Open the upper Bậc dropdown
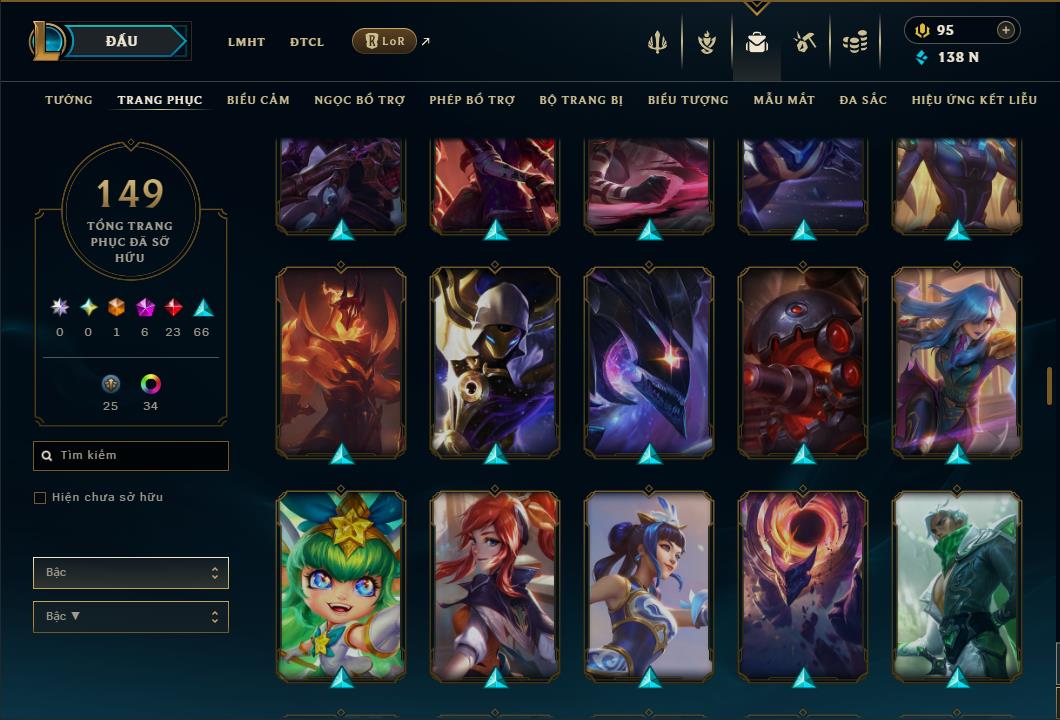 (131, 573)
